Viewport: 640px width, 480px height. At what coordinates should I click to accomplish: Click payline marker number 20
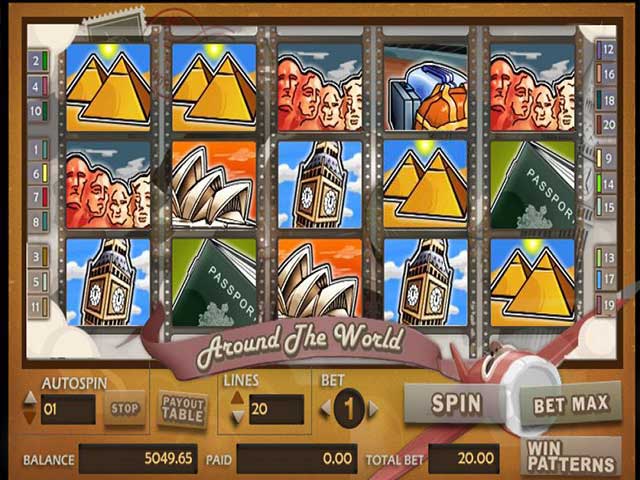tap(606, 124)
